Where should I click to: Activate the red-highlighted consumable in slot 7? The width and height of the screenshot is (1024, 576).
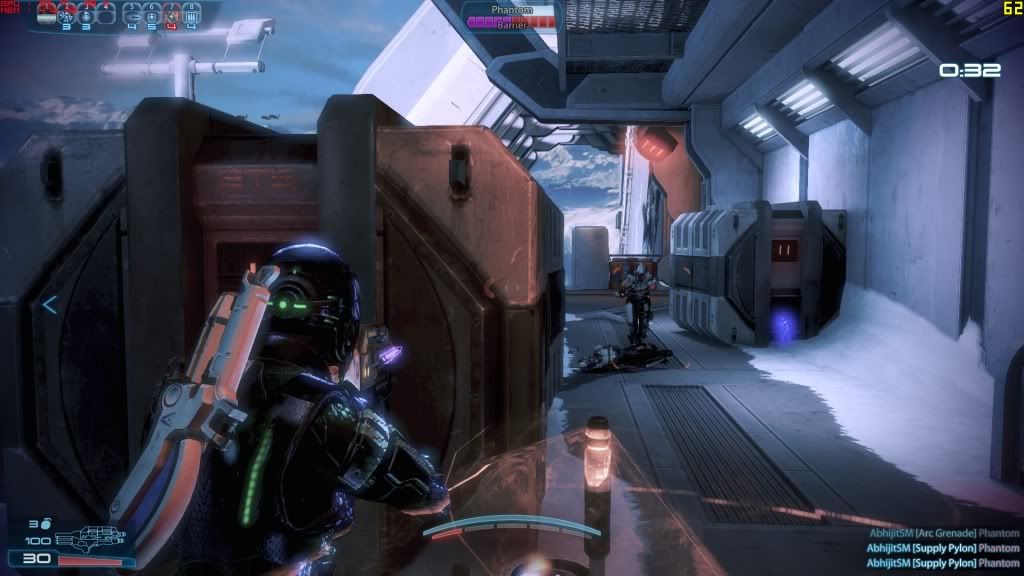tap(171, 14)
